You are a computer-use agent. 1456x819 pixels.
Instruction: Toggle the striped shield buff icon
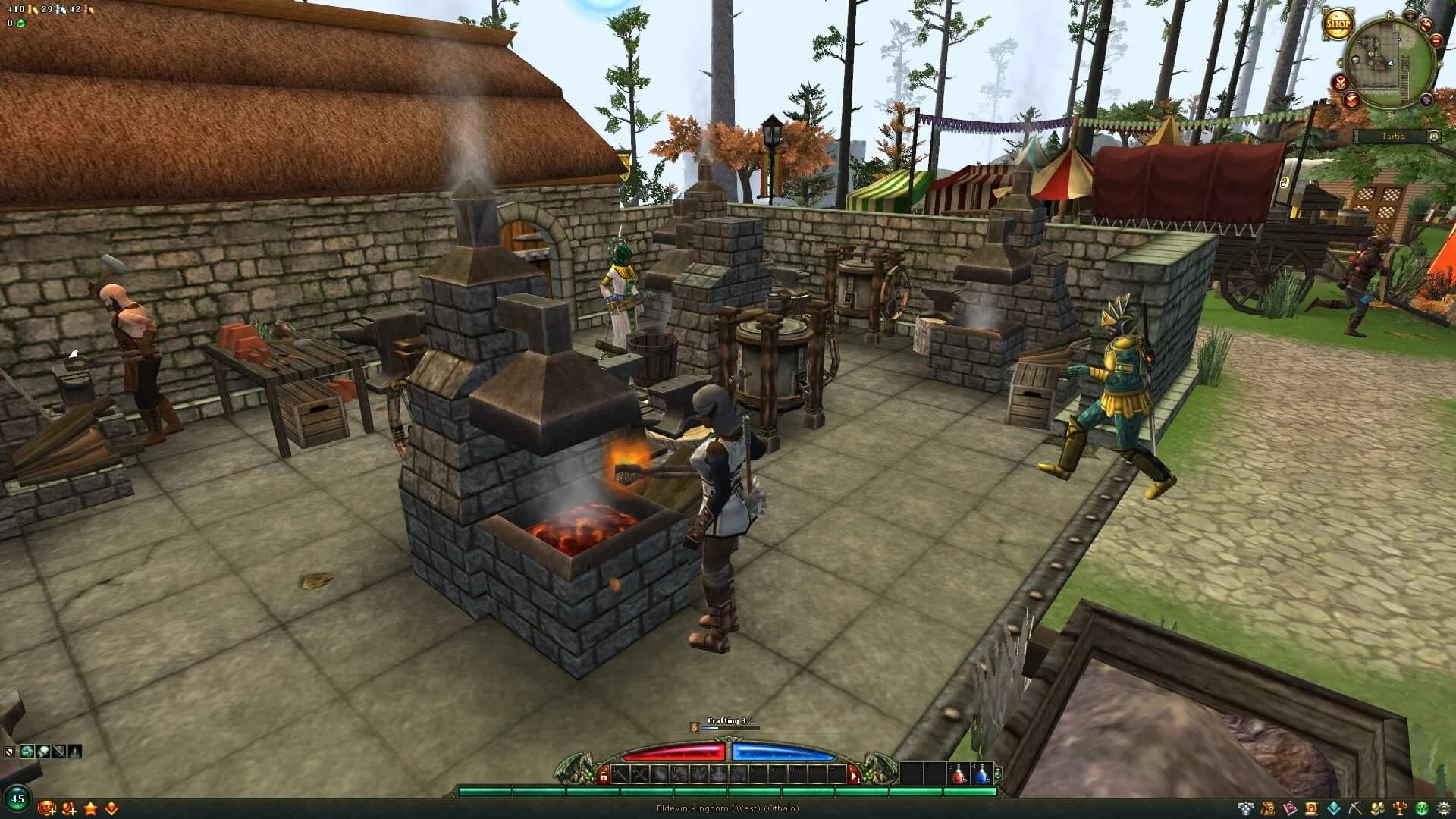coord(9,752)
